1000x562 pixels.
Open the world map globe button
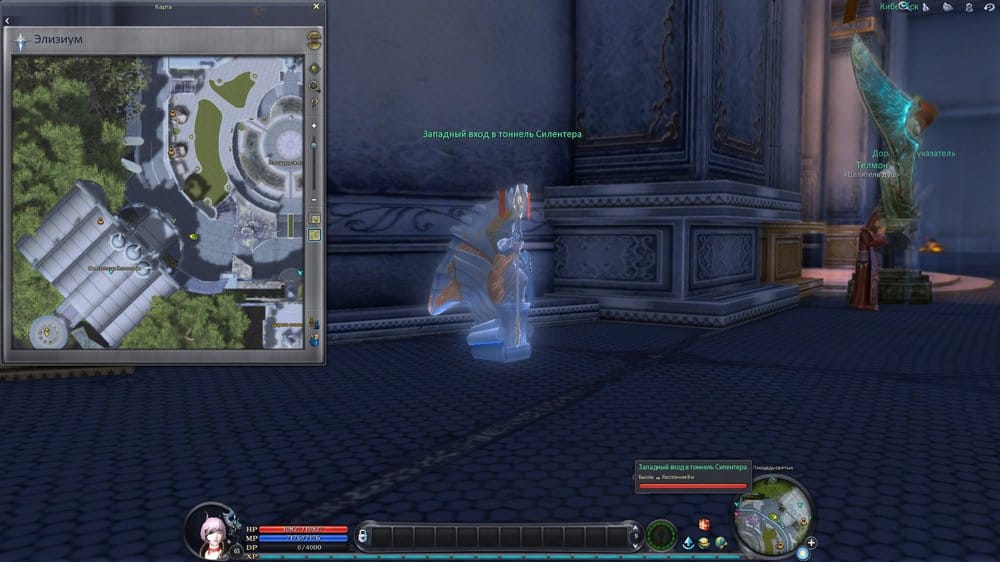pyautogui.click(x=314, y=41)
